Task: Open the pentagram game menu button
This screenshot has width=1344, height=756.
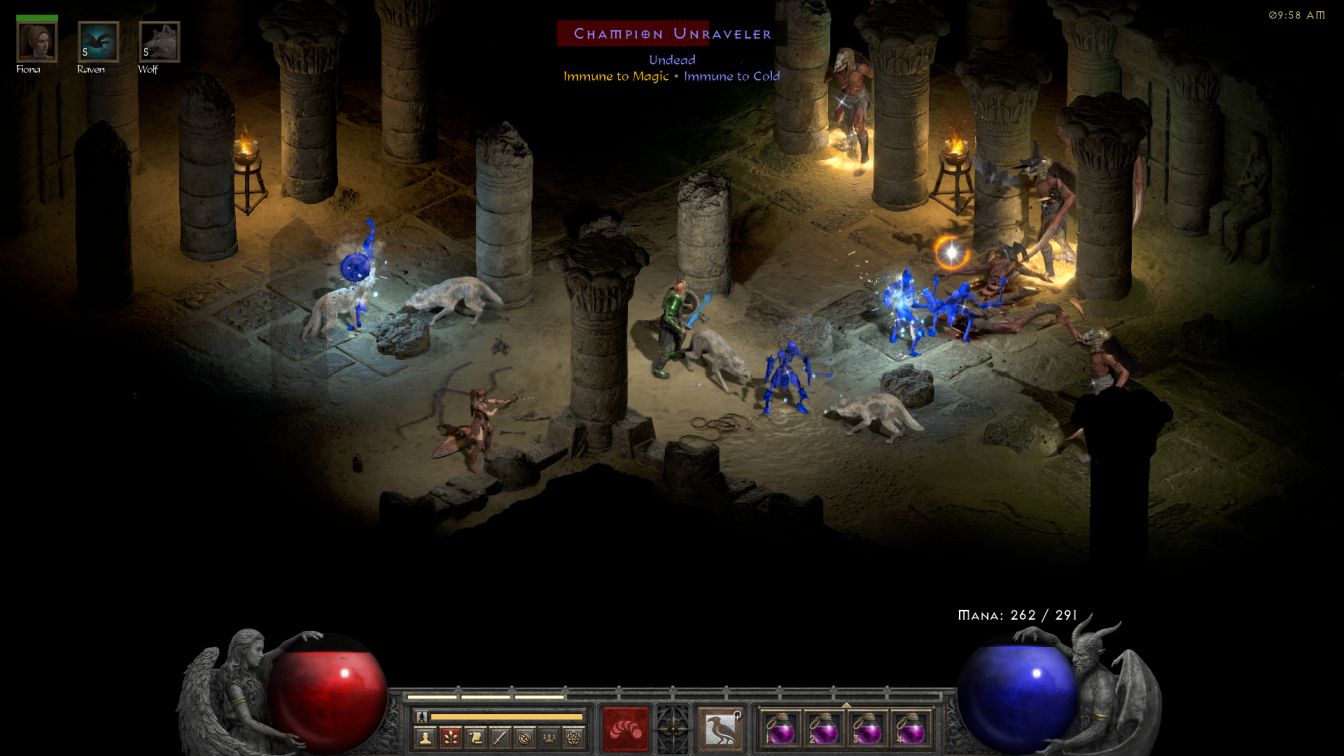Action: click(573, 738)
